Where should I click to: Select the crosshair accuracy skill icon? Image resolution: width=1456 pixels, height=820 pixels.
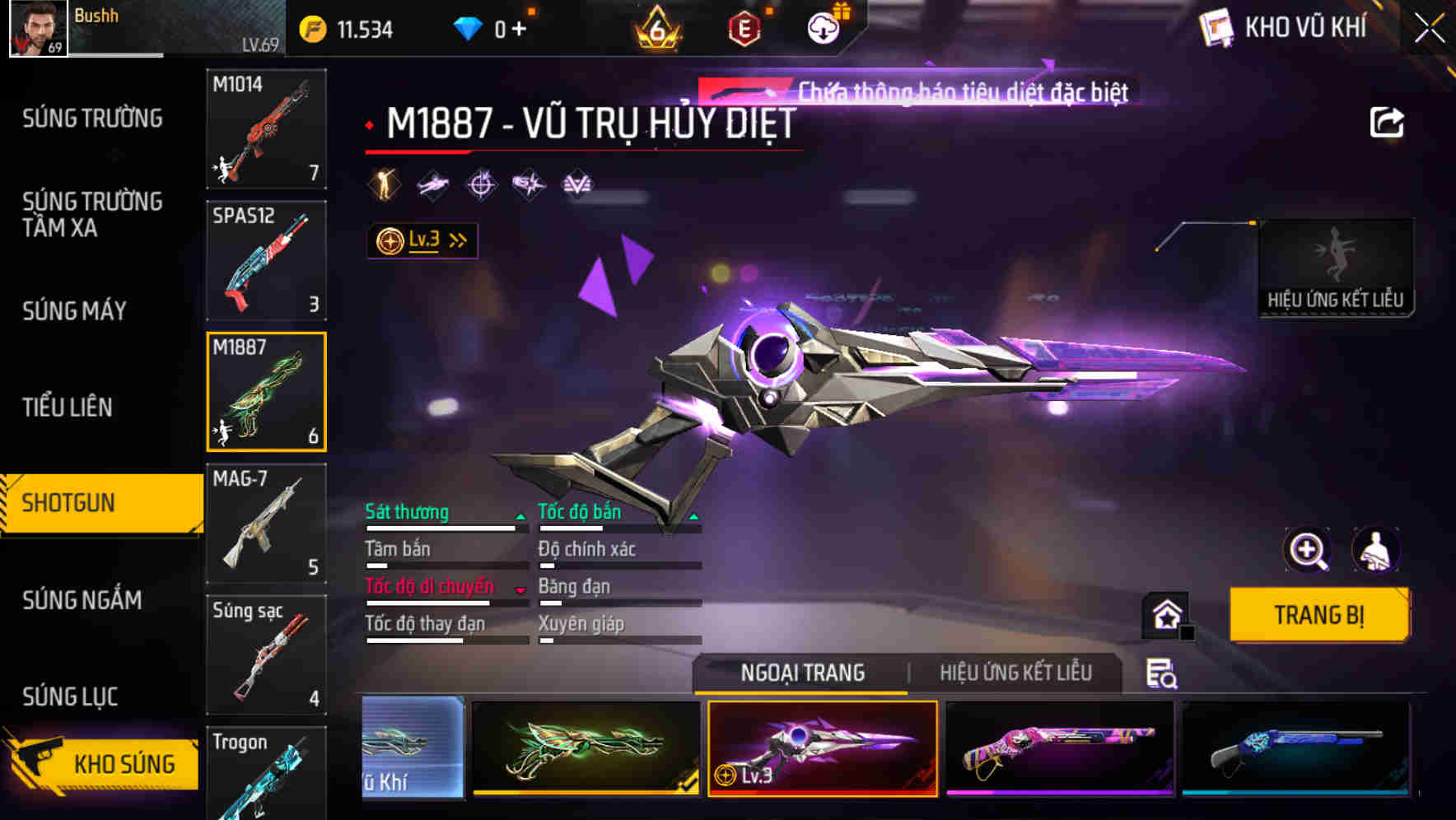click(x=480, y=184)
